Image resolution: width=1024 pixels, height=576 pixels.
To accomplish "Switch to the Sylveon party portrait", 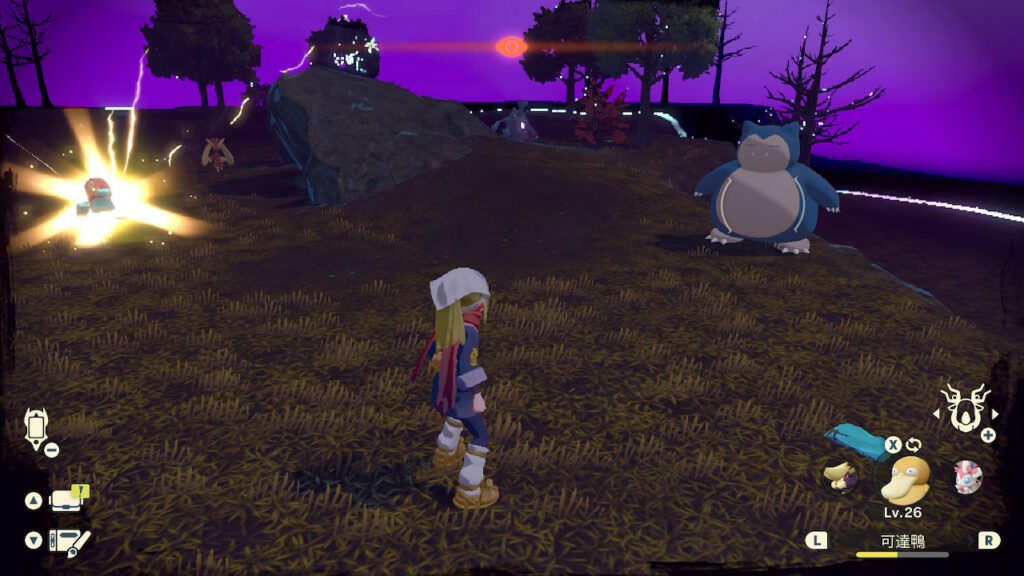I will pos(967,476).
